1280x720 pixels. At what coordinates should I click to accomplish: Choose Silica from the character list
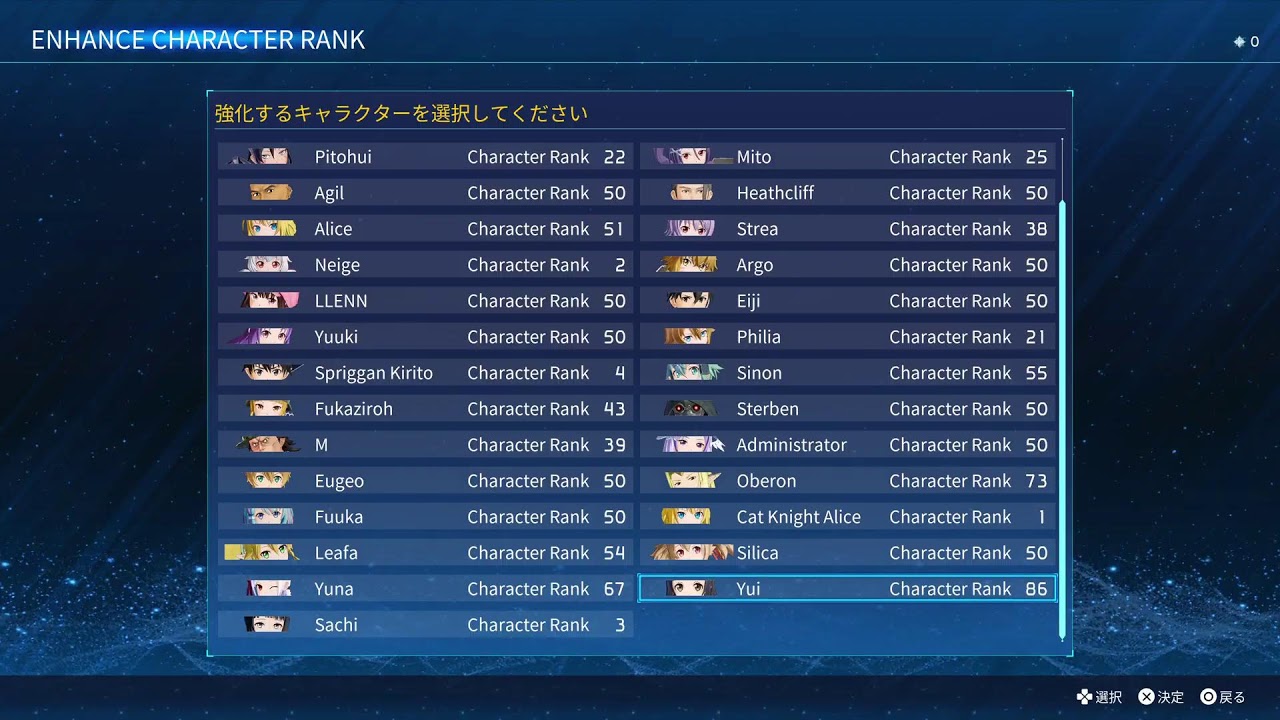point(847,553)
